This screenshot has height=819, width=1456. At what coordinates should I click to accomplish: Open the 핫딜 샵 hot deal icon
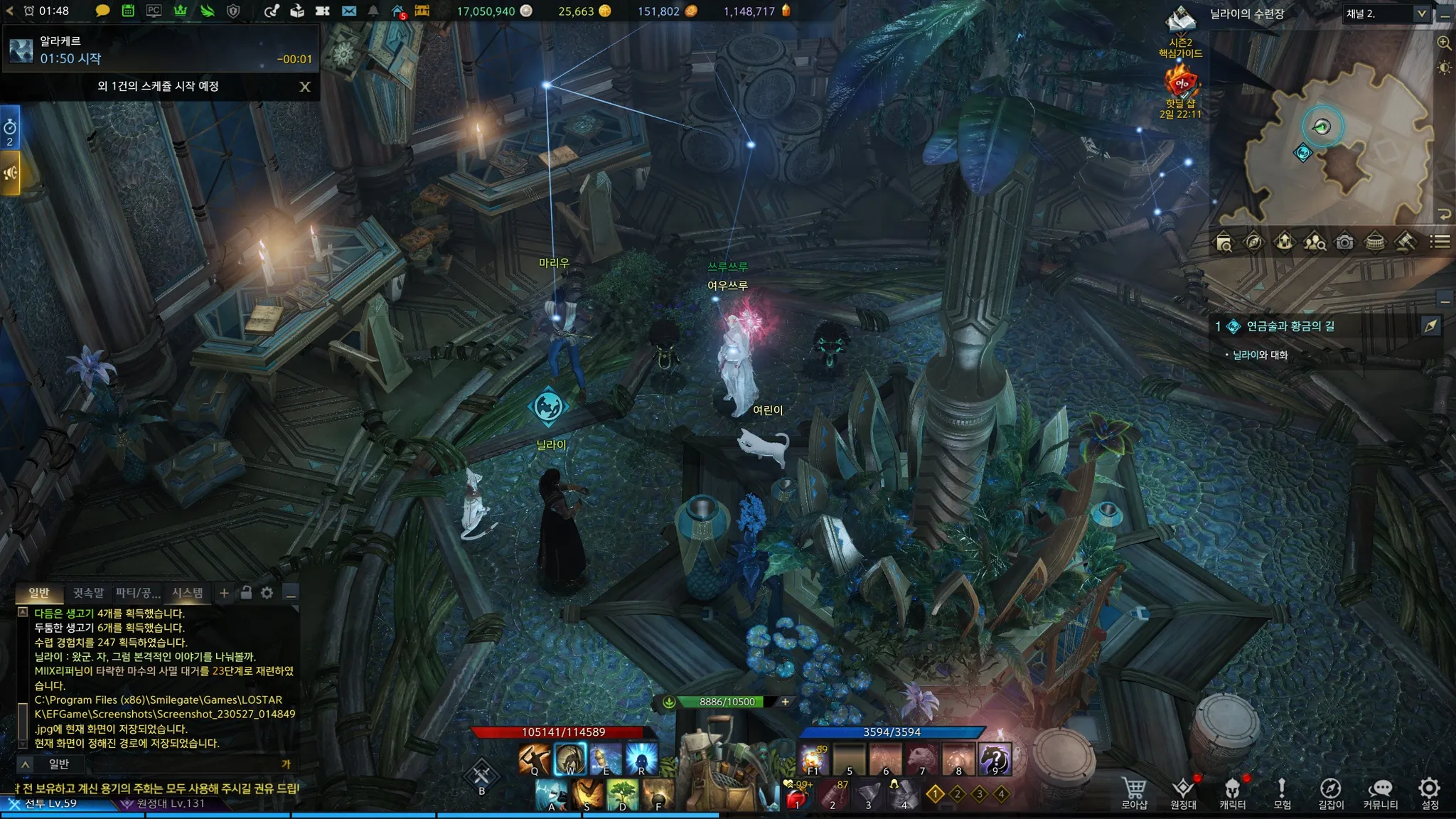[1181, 87]
